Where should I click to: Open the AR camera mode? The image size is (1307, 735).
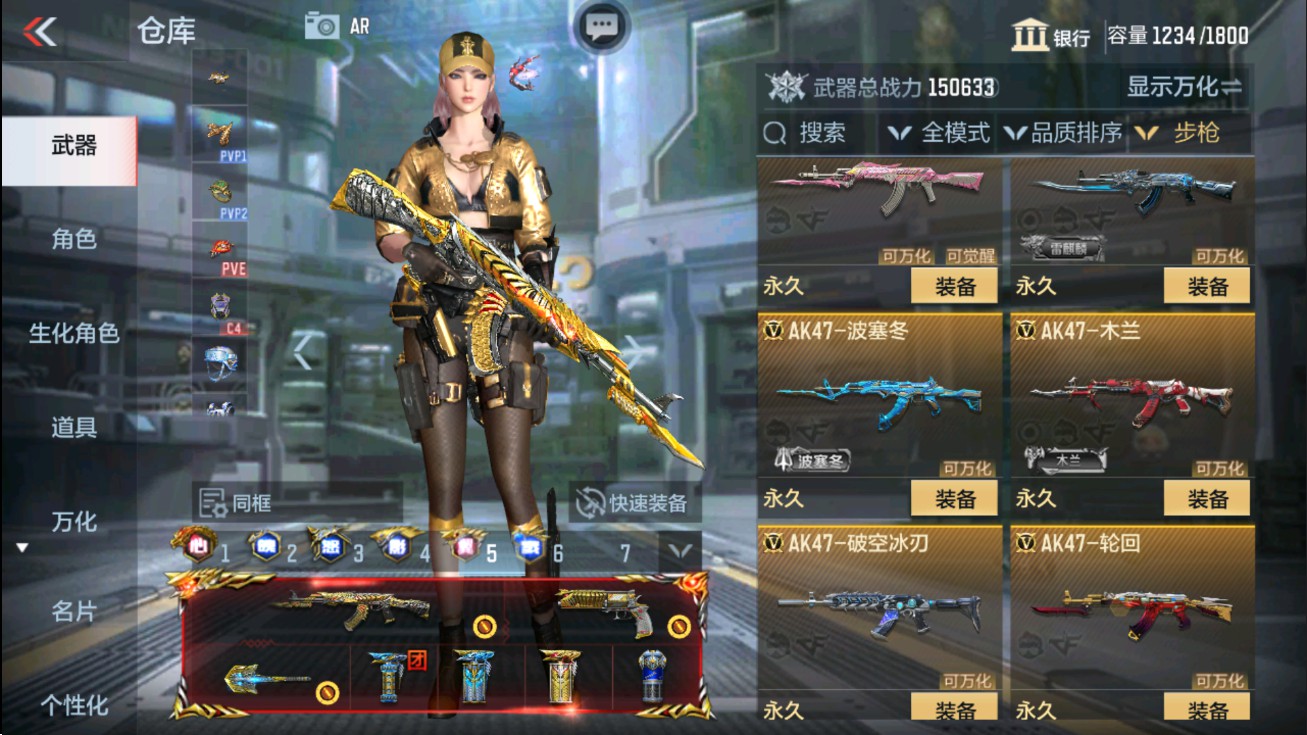(x=330, y=26)
